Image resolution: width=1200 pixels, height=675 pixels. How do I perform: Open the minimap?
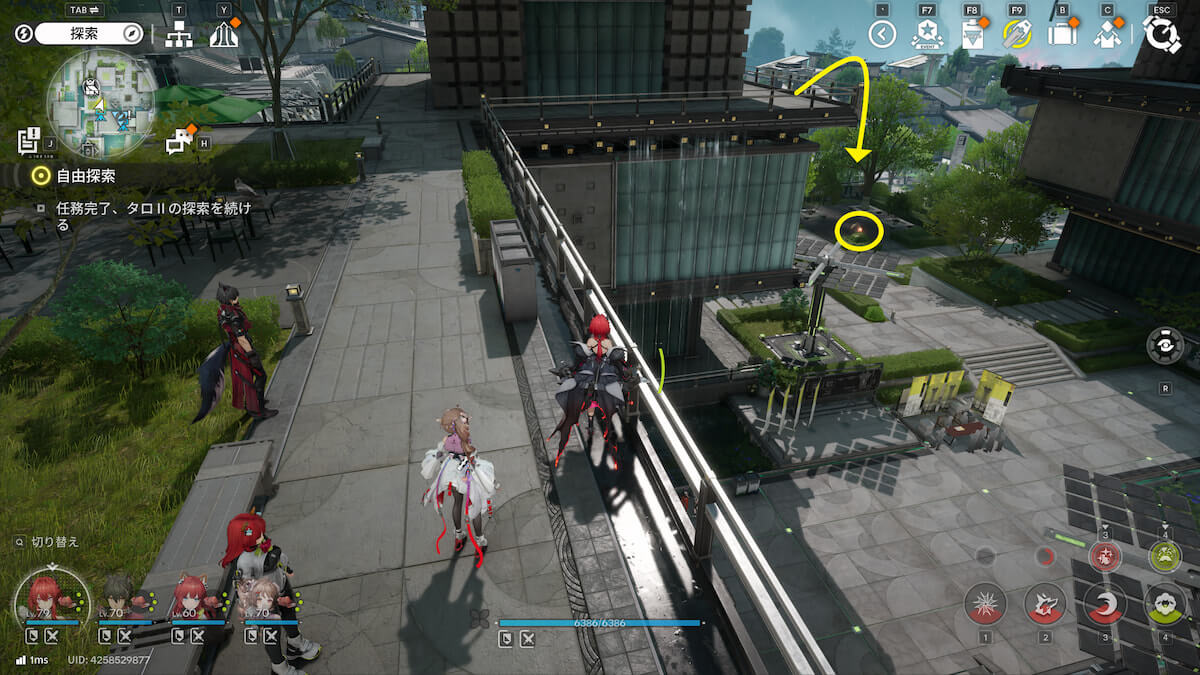(x=101, y=103)
